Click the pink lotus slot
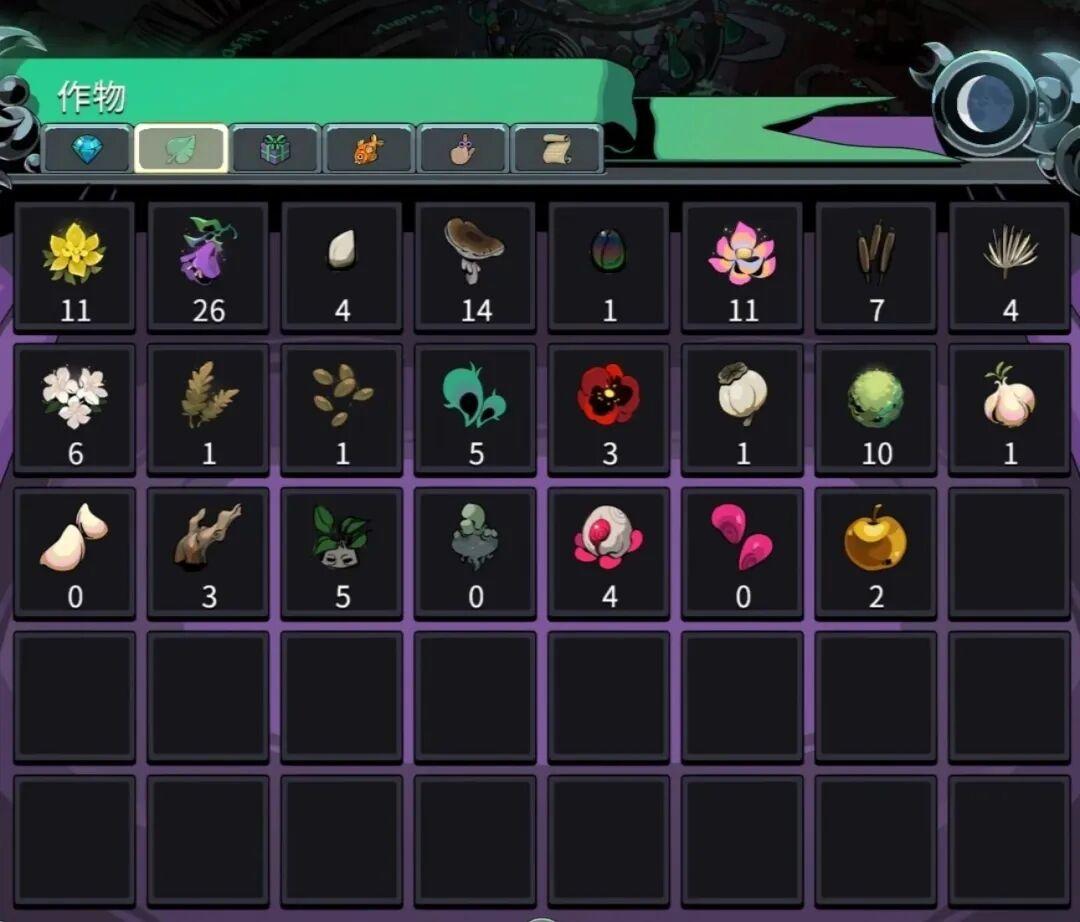1080x922 pixels. tap(743, 267)
